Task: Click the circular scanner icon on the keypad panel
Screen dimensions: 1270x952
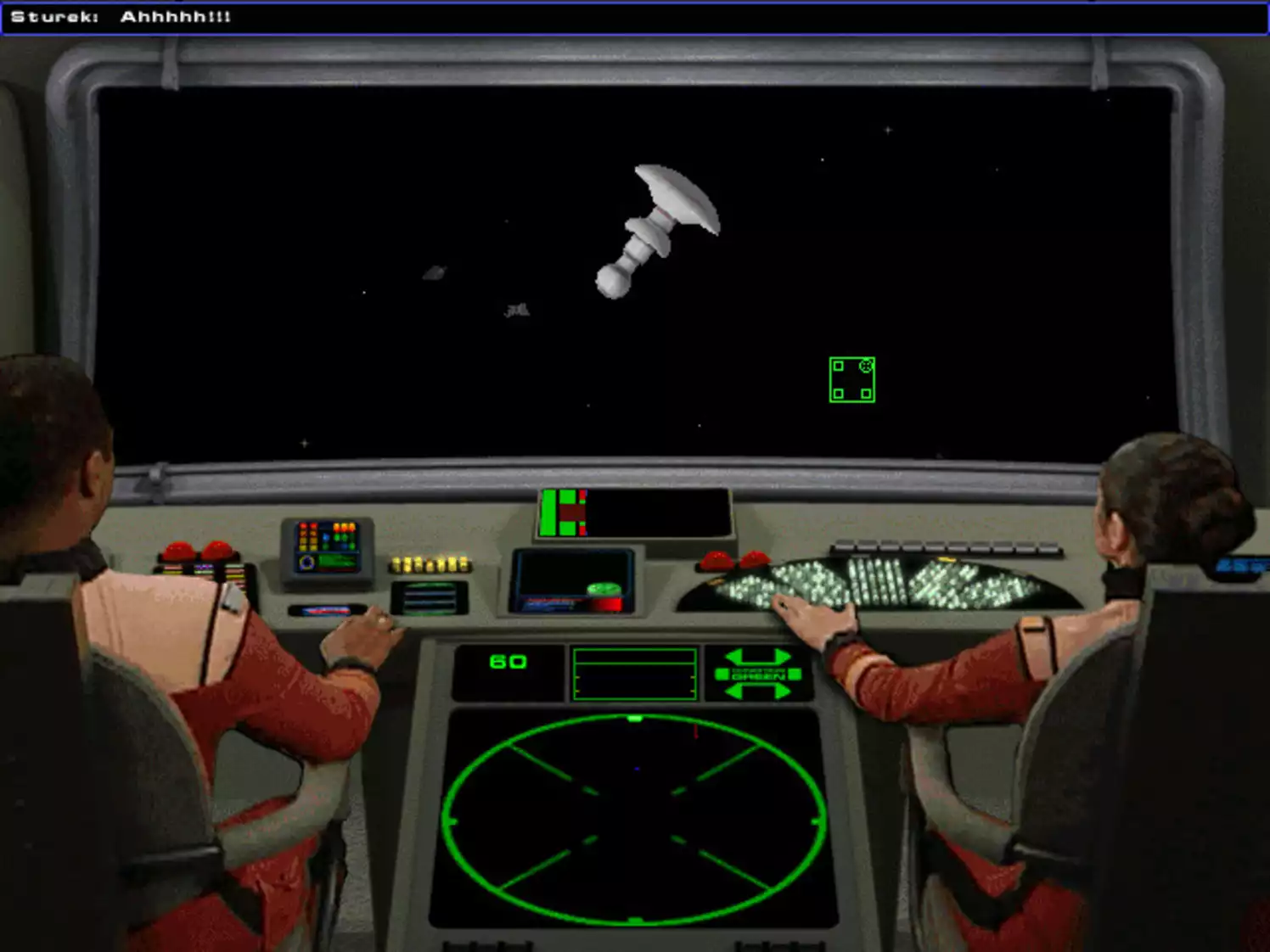Action: (307, 562)
